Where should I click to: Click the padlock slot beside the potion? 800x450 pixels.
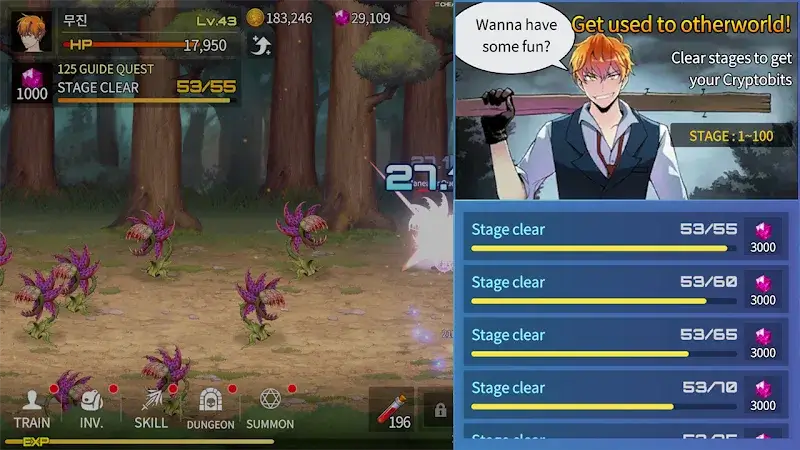point(438,409)
